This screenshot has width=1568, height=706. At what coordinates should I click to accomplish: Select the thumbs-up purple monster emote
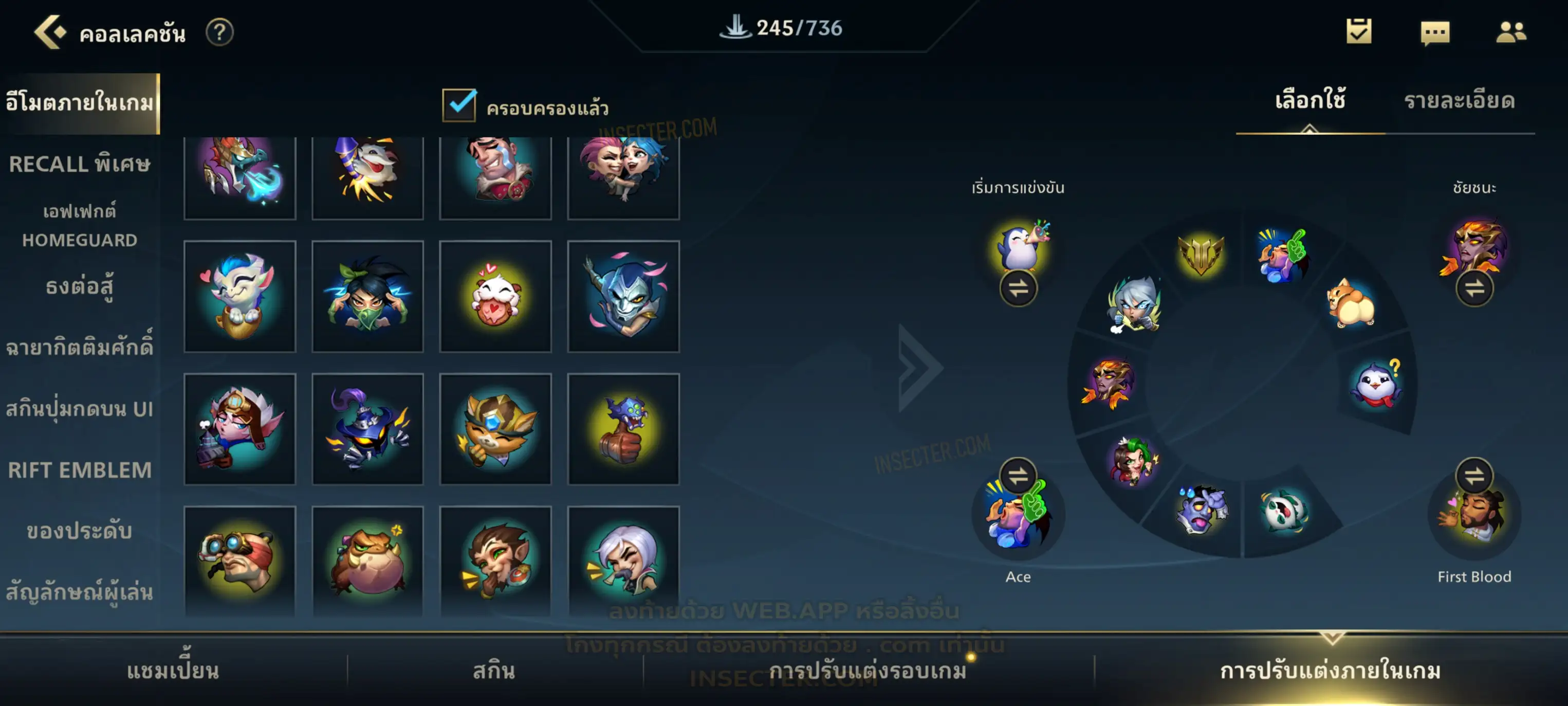point(623,429)
